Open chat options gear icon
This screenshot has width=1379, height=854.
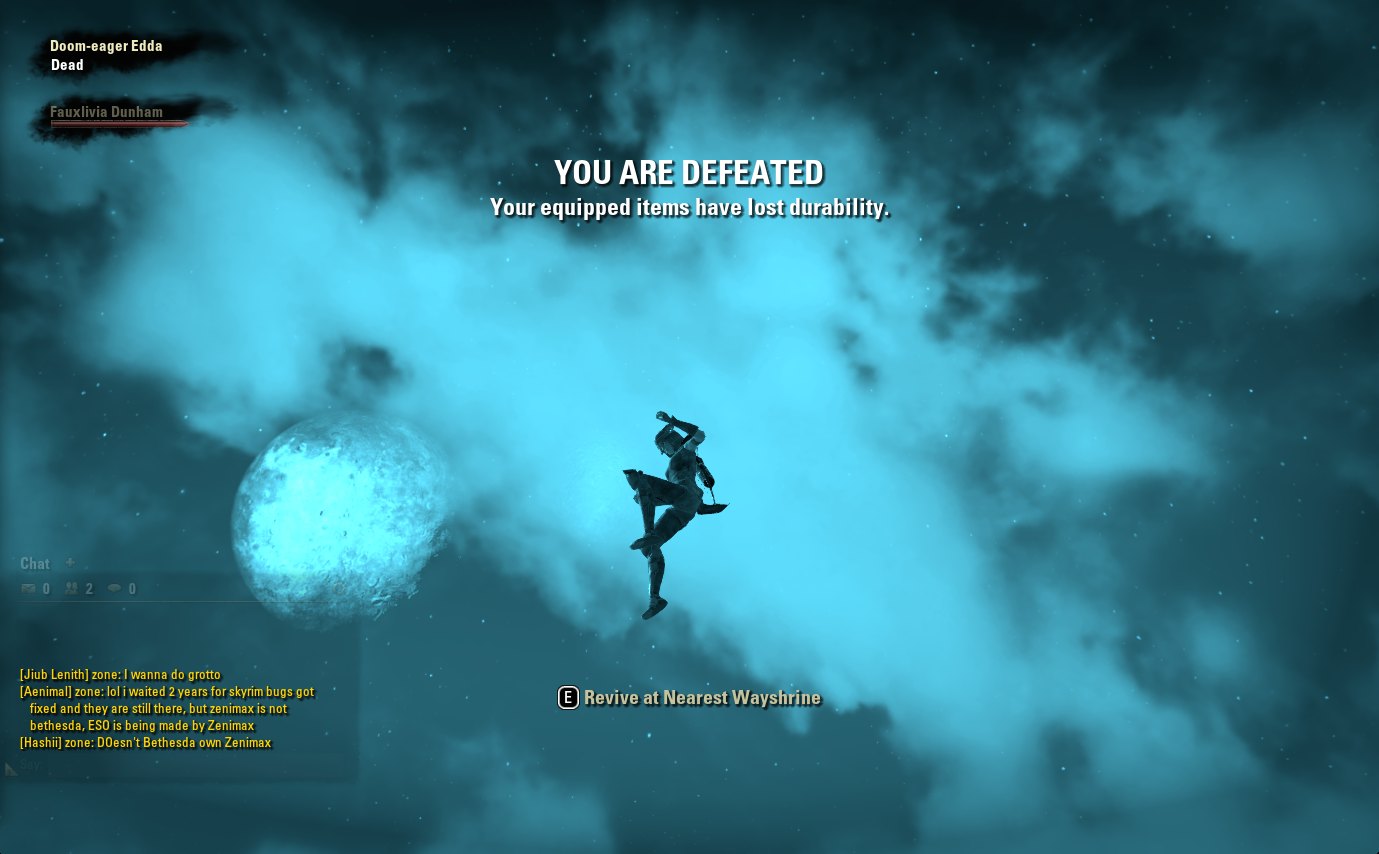[339, 589]
